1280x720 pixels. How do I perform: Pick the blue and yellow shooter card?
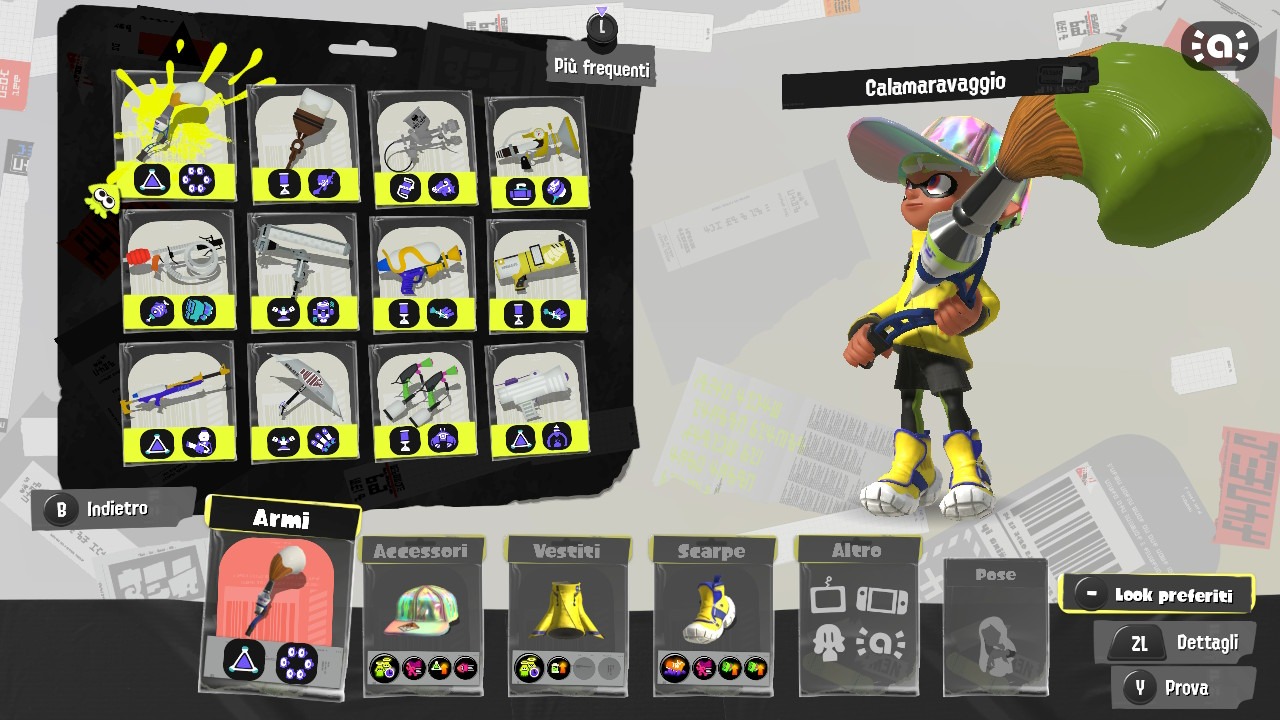coord(420,274)
